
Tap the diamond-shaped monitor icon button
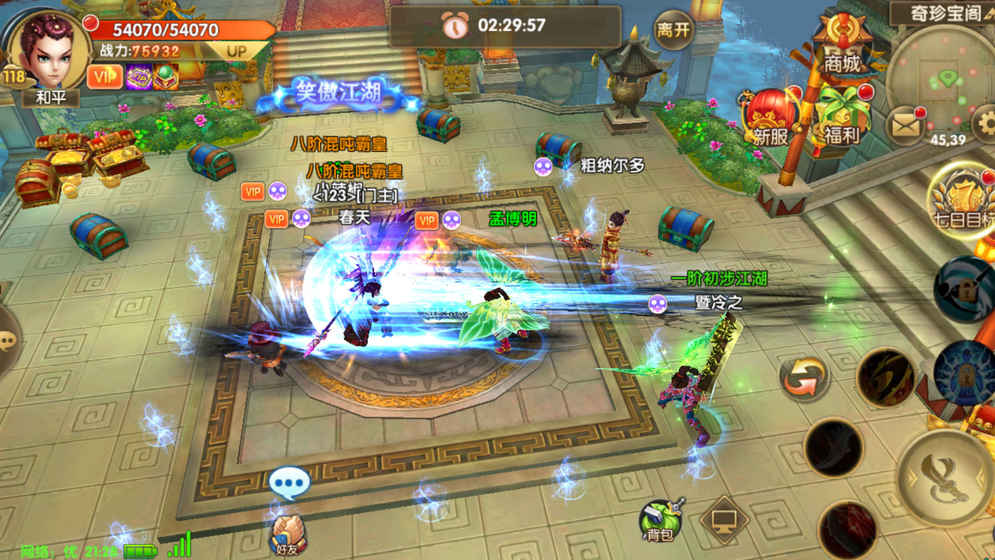coord(725,520)
